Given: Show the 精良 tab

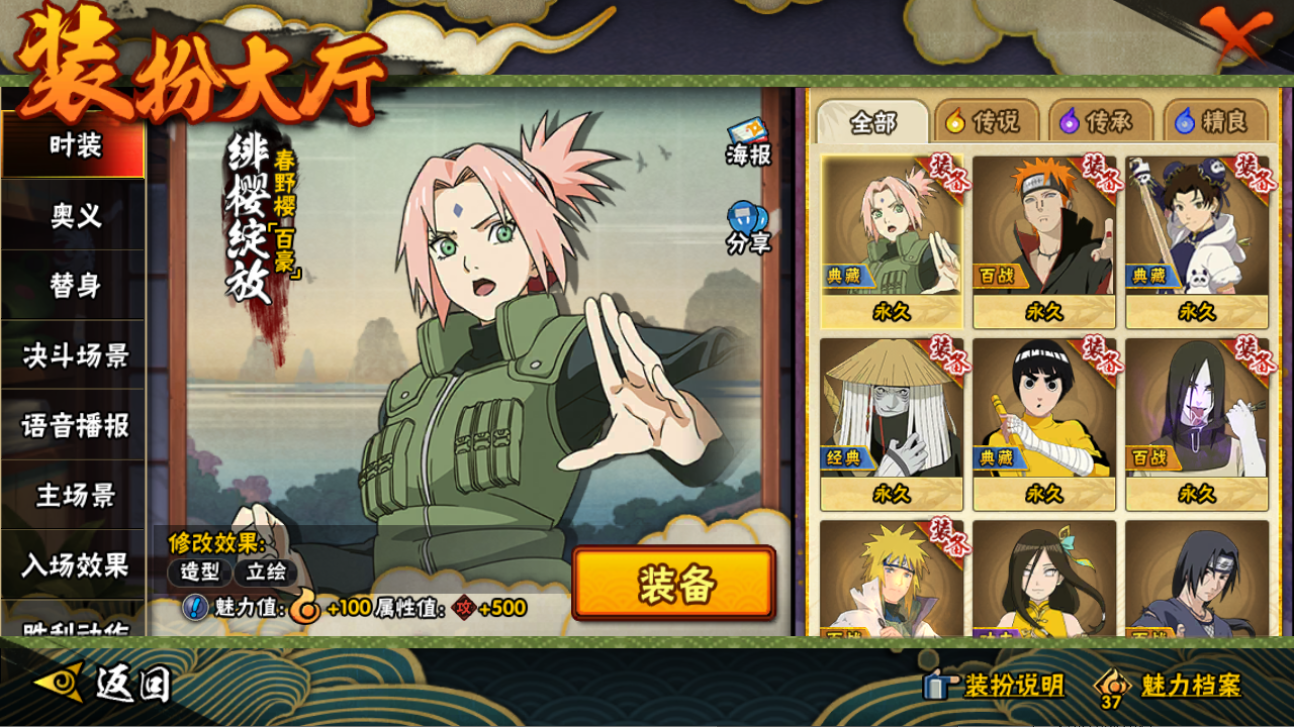Looking at the screenshot, I should click(1212, 122).
